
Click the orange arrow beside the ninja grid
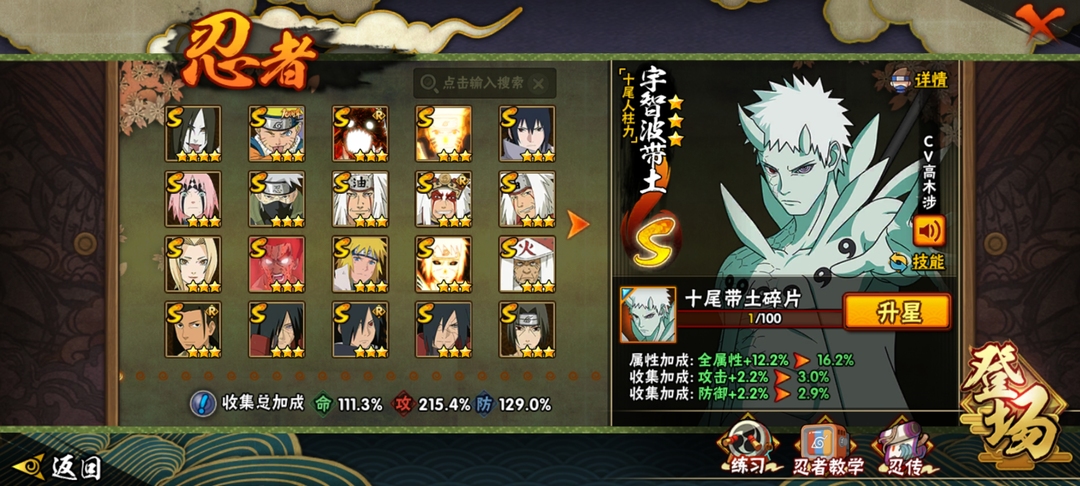tap(578, 225)
